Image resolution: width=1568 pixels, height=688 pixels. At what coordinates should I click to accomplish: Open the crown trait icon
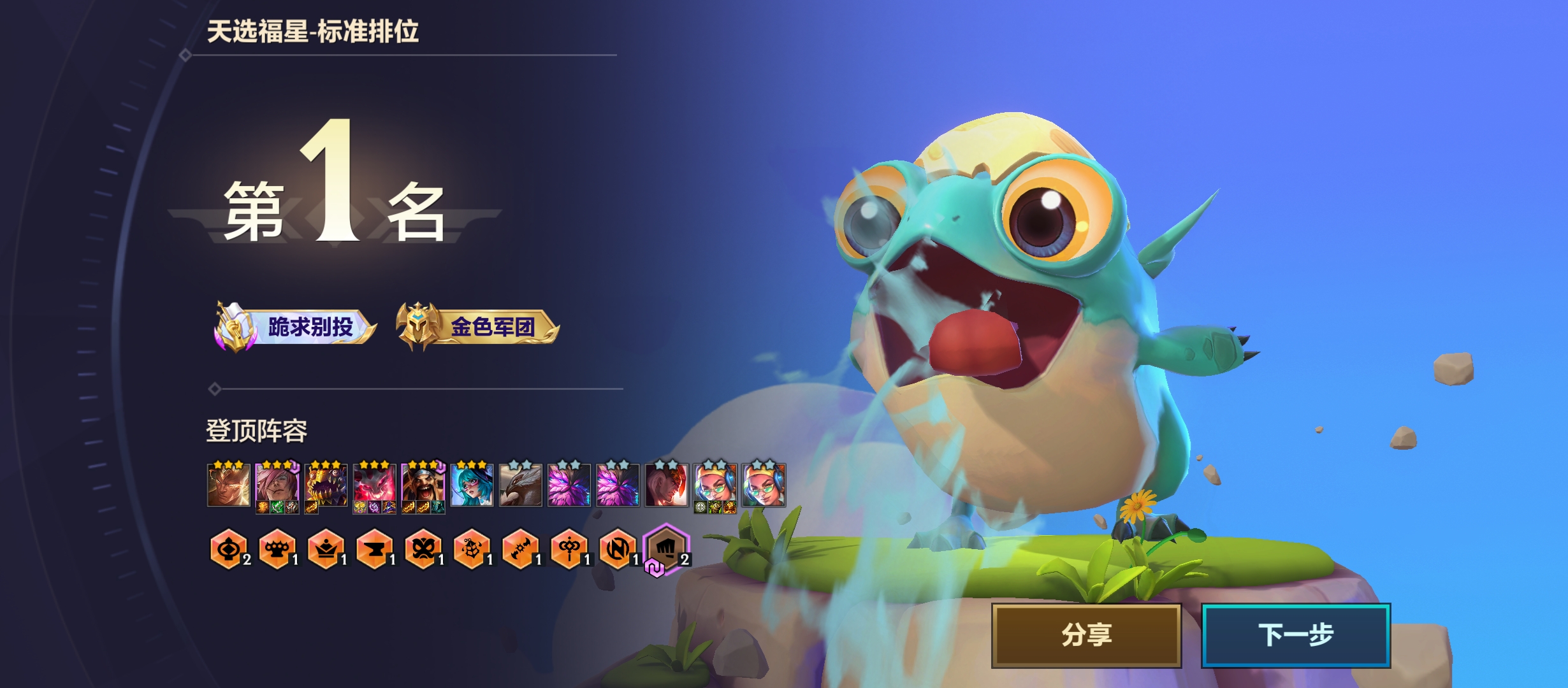(326, 548)
